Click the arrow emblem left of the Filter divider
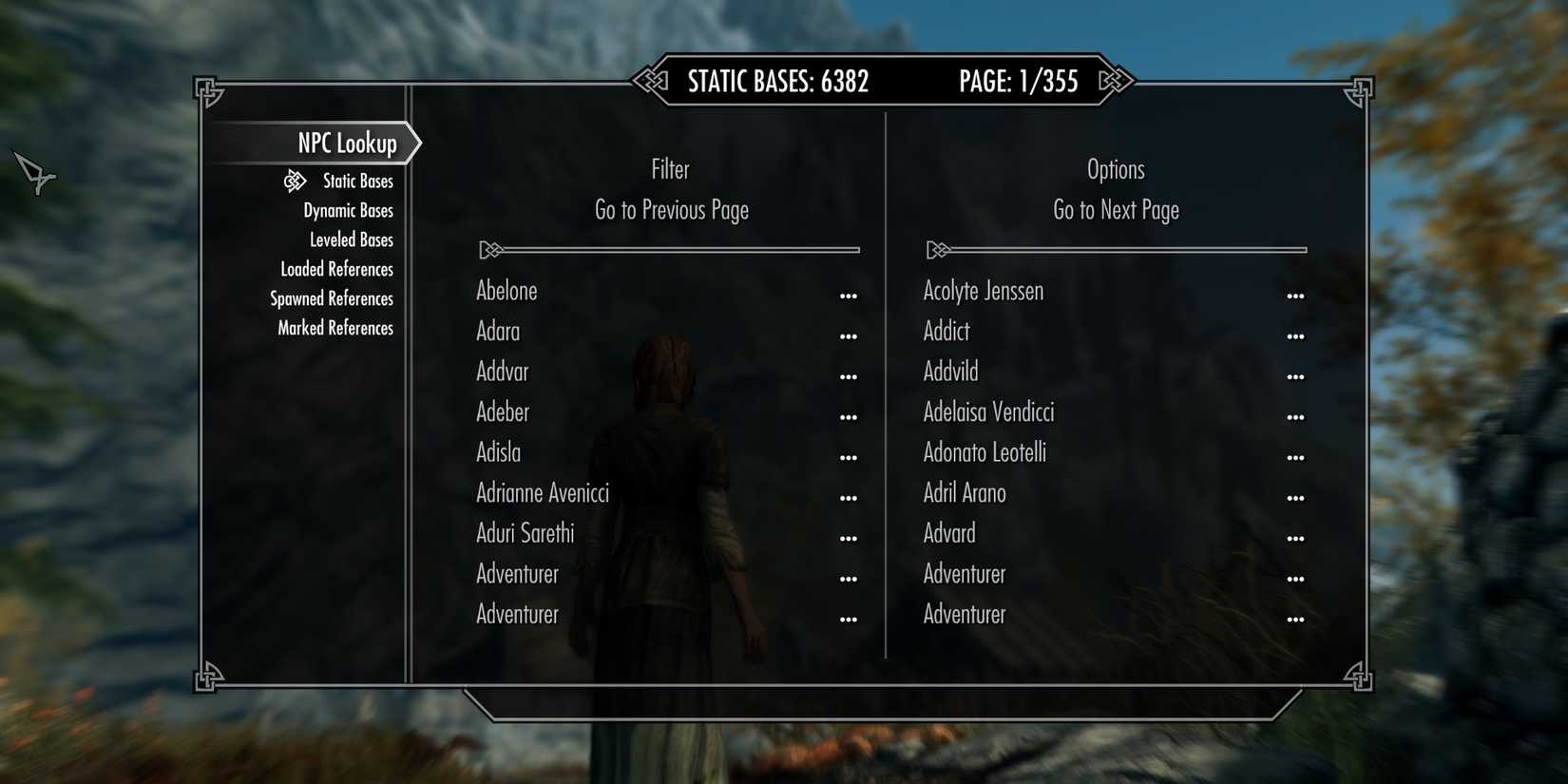This screenshot has height=784, width=1568. click(x=491, y=249)
